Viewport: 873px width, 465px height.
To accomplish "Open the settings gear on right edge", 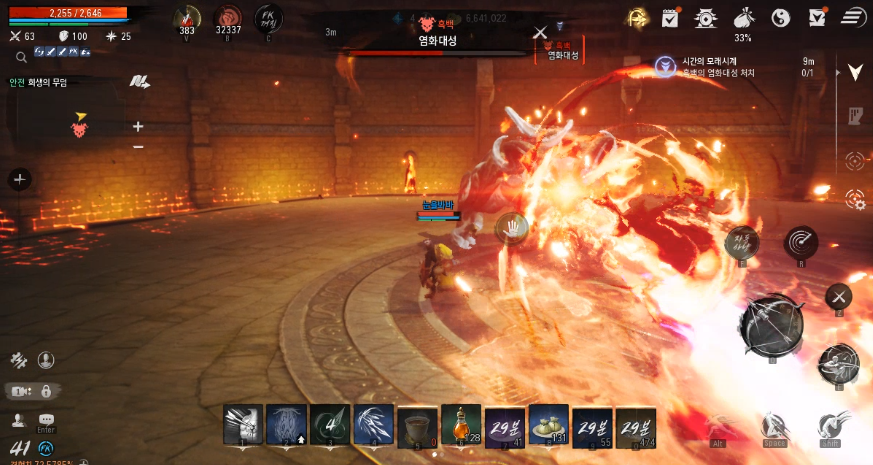I will pos(855,199).
